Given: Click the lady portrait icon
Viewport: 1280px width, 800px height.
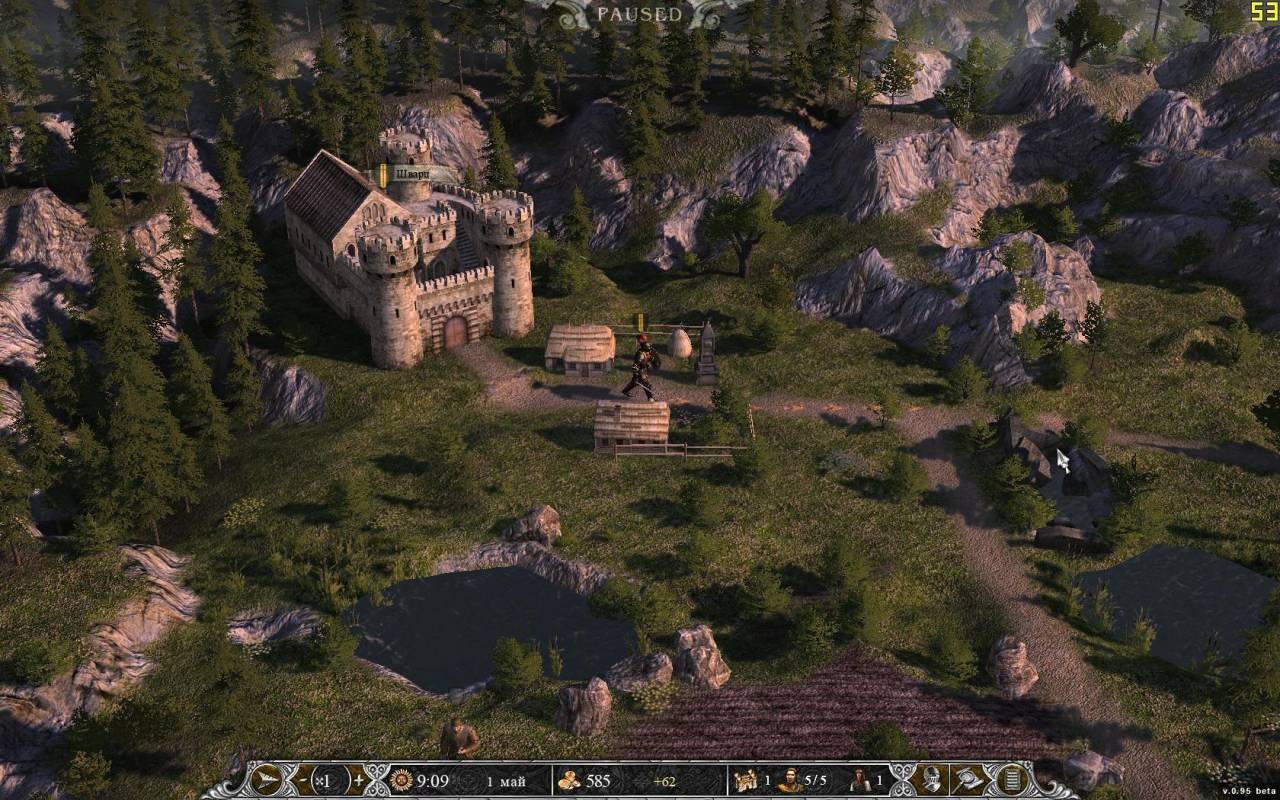Looking at the screenshot, I should tap(859, 781).
